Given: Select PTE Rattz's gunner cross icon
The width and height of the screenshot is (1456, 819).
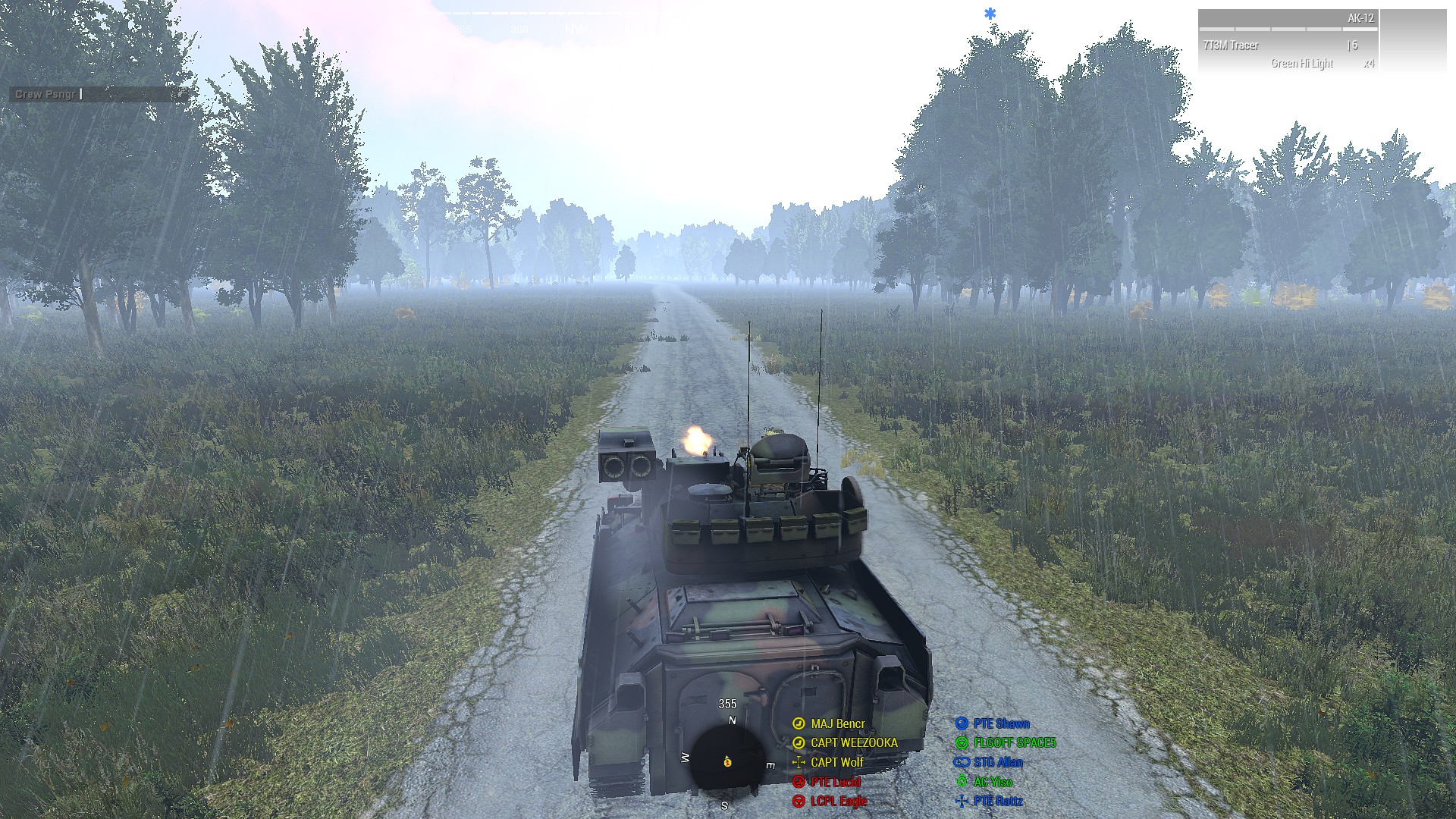Looking at the screenshot, I should coord(960,800).
